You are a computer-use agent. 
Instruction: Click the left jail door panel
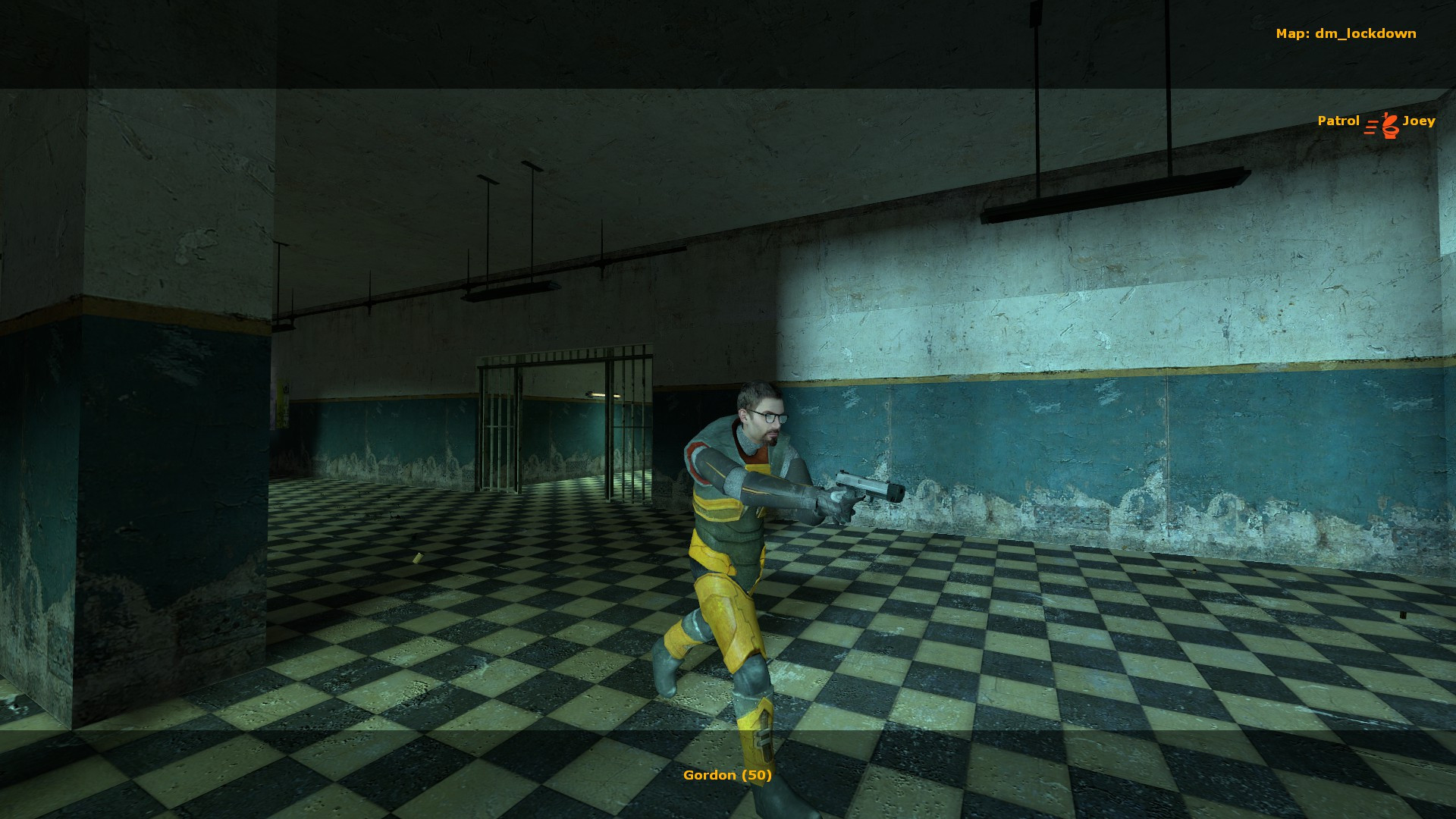click(x=497, y=428)
